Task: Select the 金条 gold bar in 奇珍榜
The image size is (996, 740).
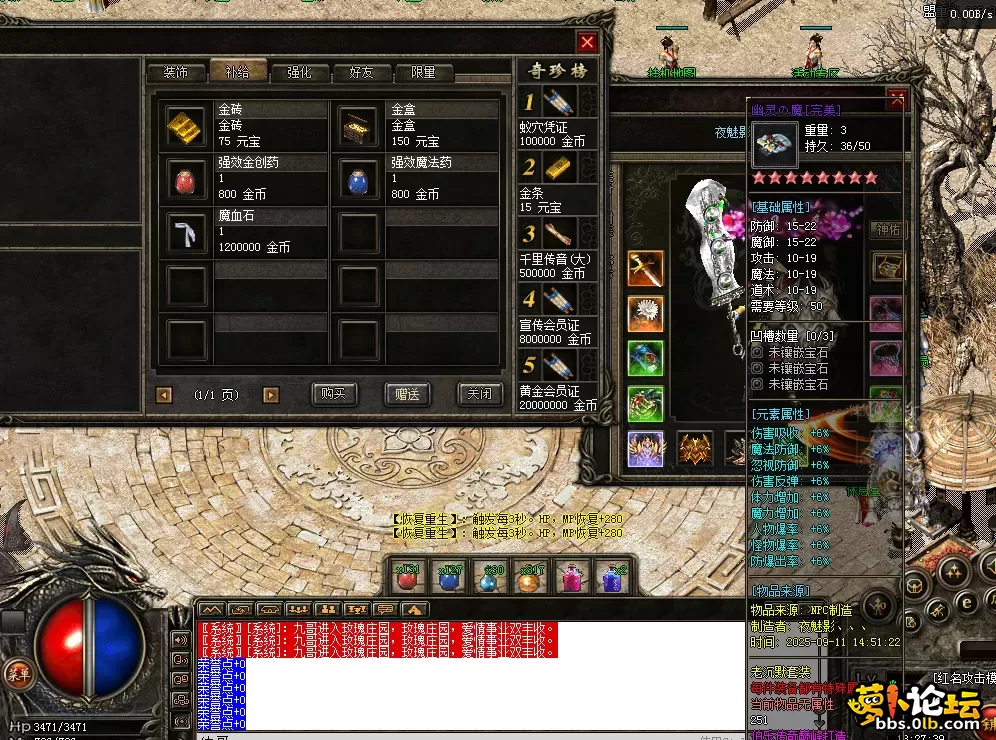Action: (x=558, y=168)
